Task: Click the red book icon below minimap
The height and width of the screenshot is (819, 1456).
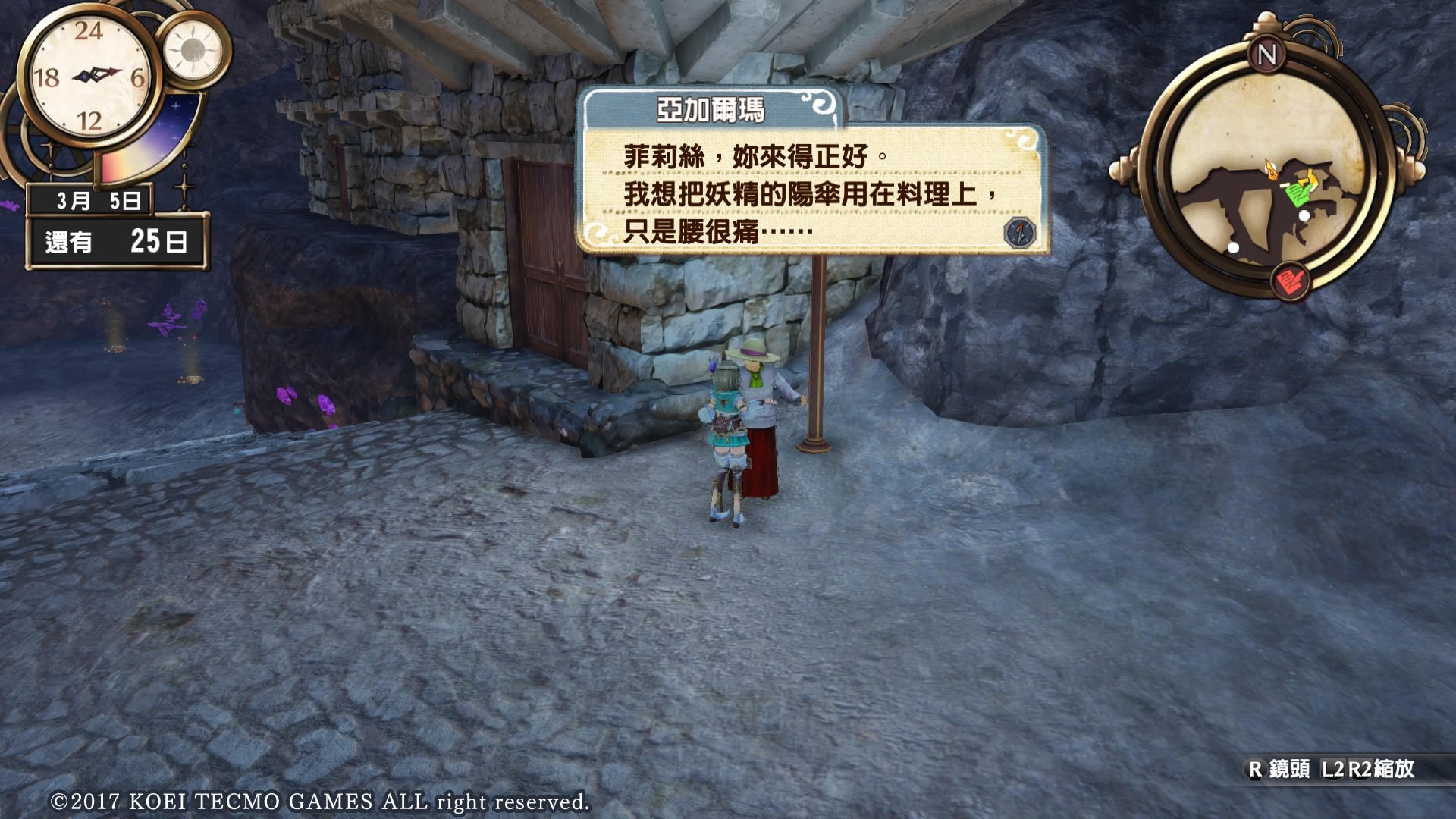Action: [x=1290, y=281]
